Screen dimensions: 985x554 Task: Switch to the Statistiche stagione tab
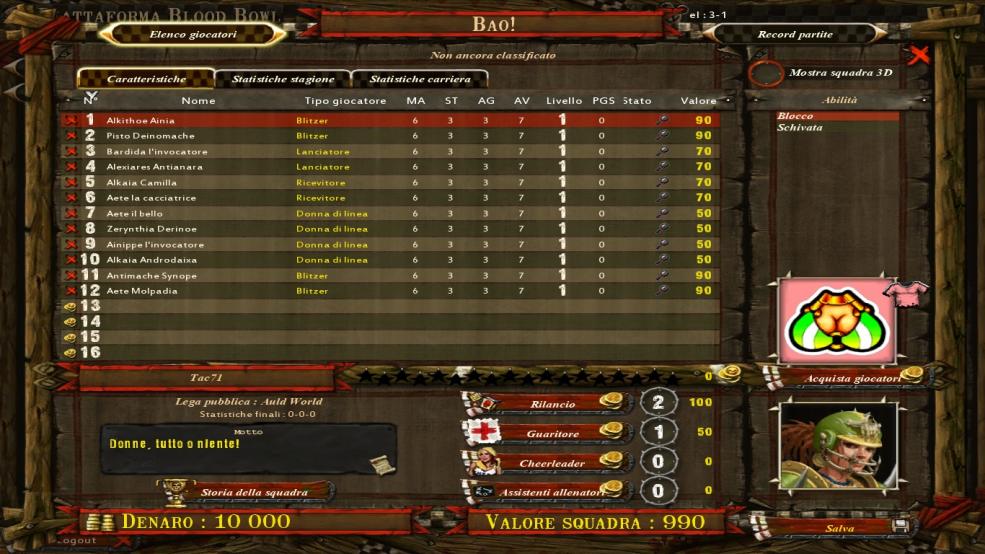283,79
